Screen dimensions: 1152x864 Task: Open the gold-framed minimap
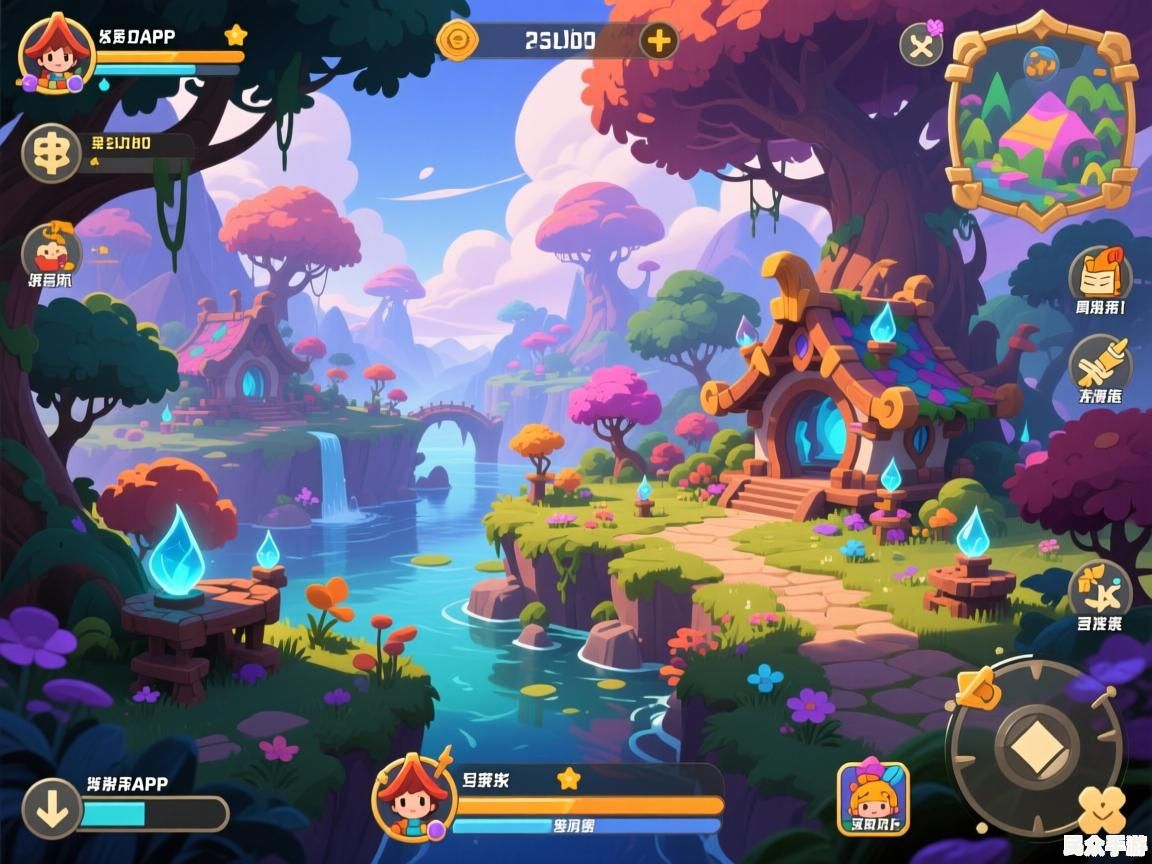tap(1042, 122)
